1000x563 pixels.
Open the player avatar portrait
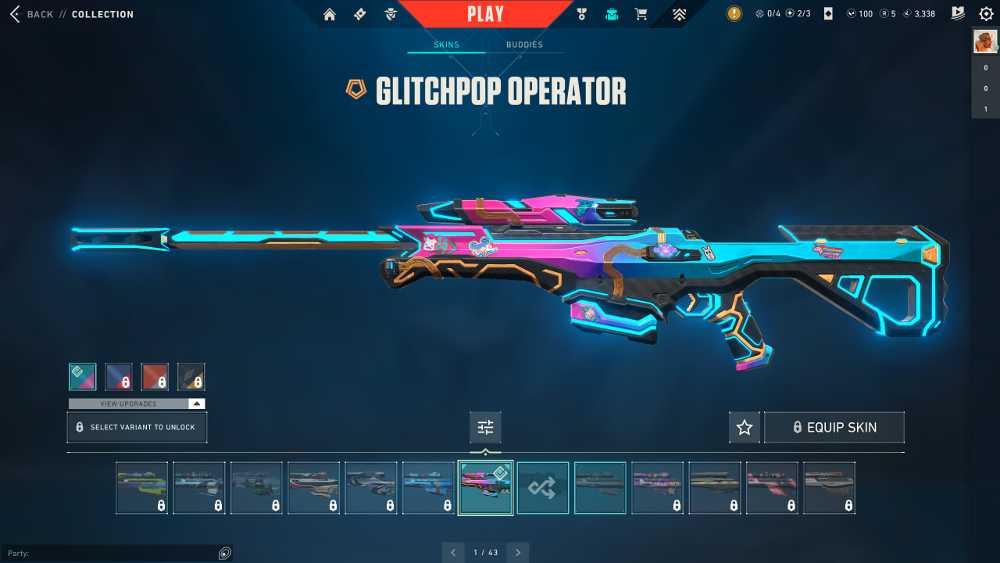point(985,41)
